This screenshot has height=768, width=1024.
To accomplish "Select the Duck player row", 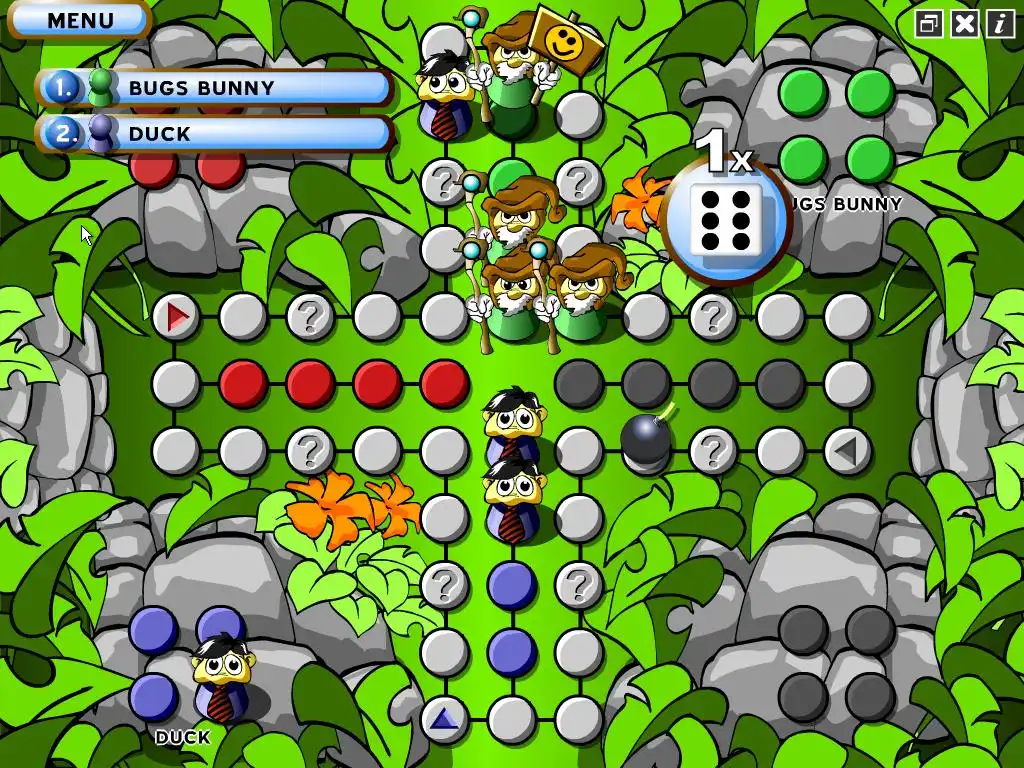I will (214, 134).
